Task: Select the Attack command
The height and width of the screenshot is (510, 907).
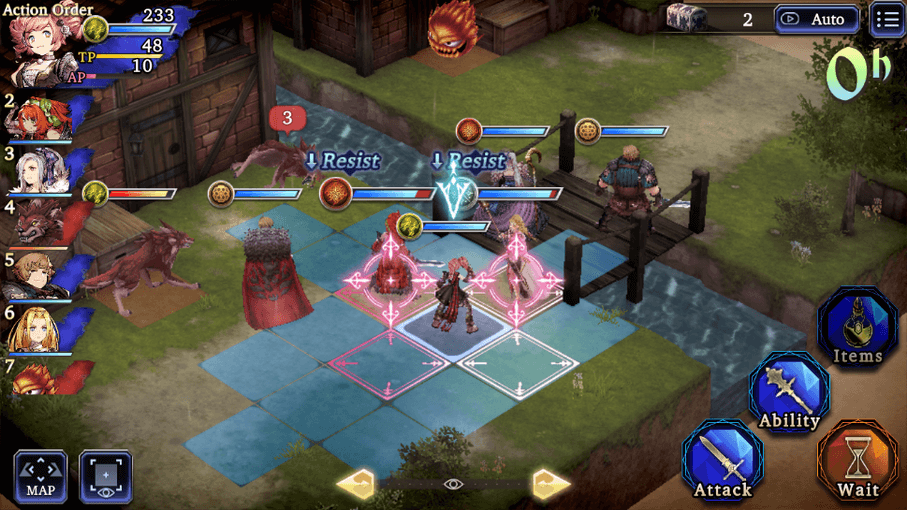Action: tap(722, 460)
